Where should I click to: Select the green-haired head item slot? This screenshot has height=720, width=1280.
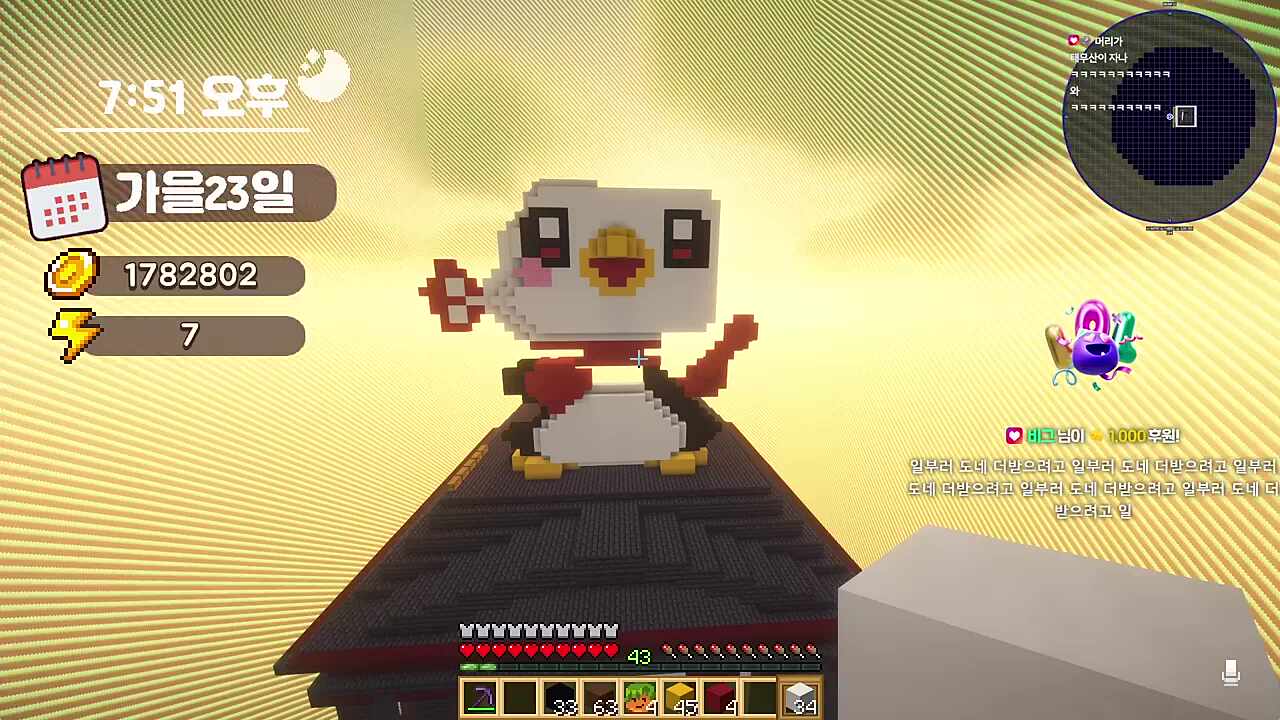[640, 697]
